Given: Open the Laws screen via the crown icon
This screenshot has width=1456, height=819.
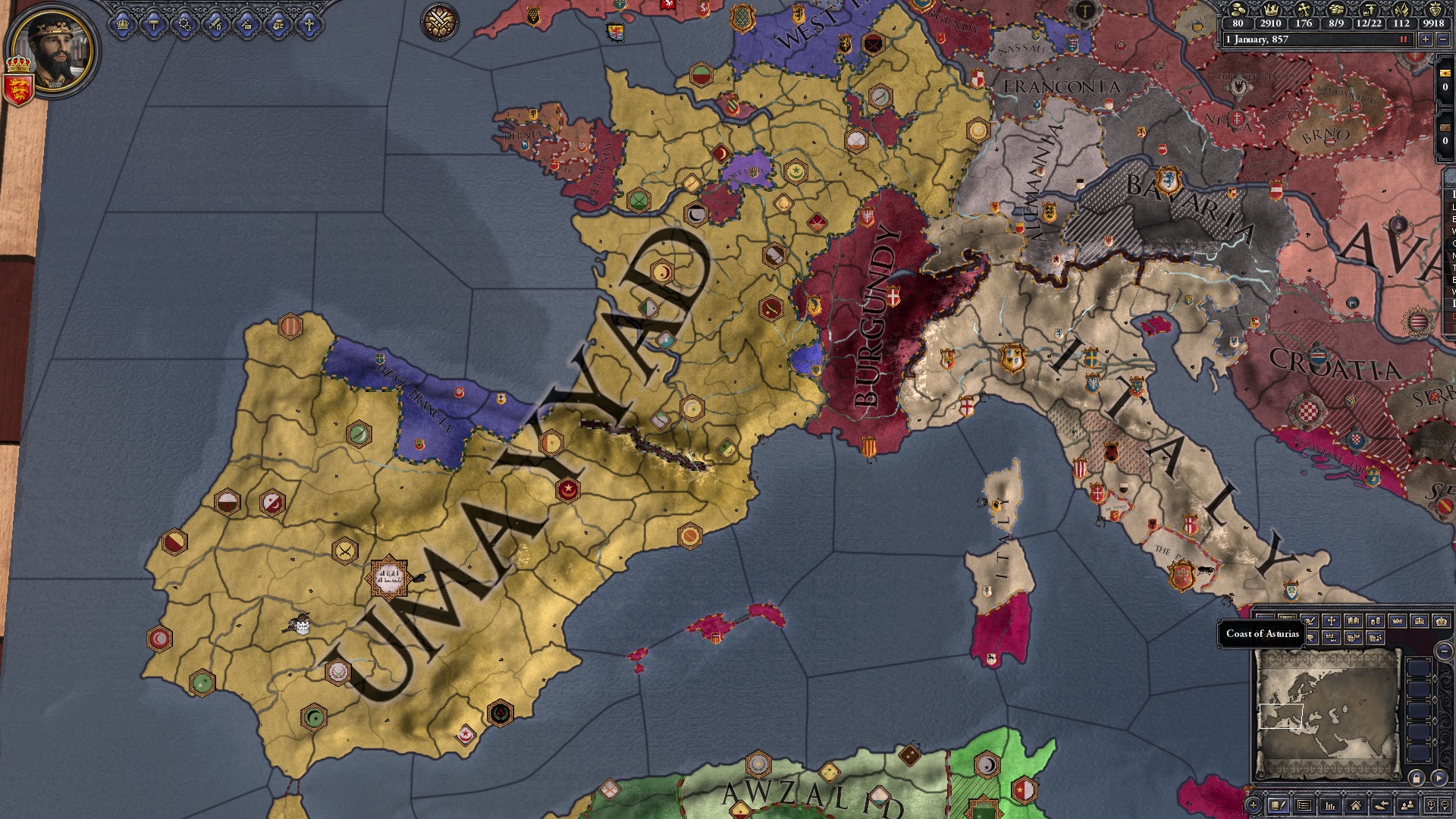Looking at the screenshot, I should tap(122, 24).
